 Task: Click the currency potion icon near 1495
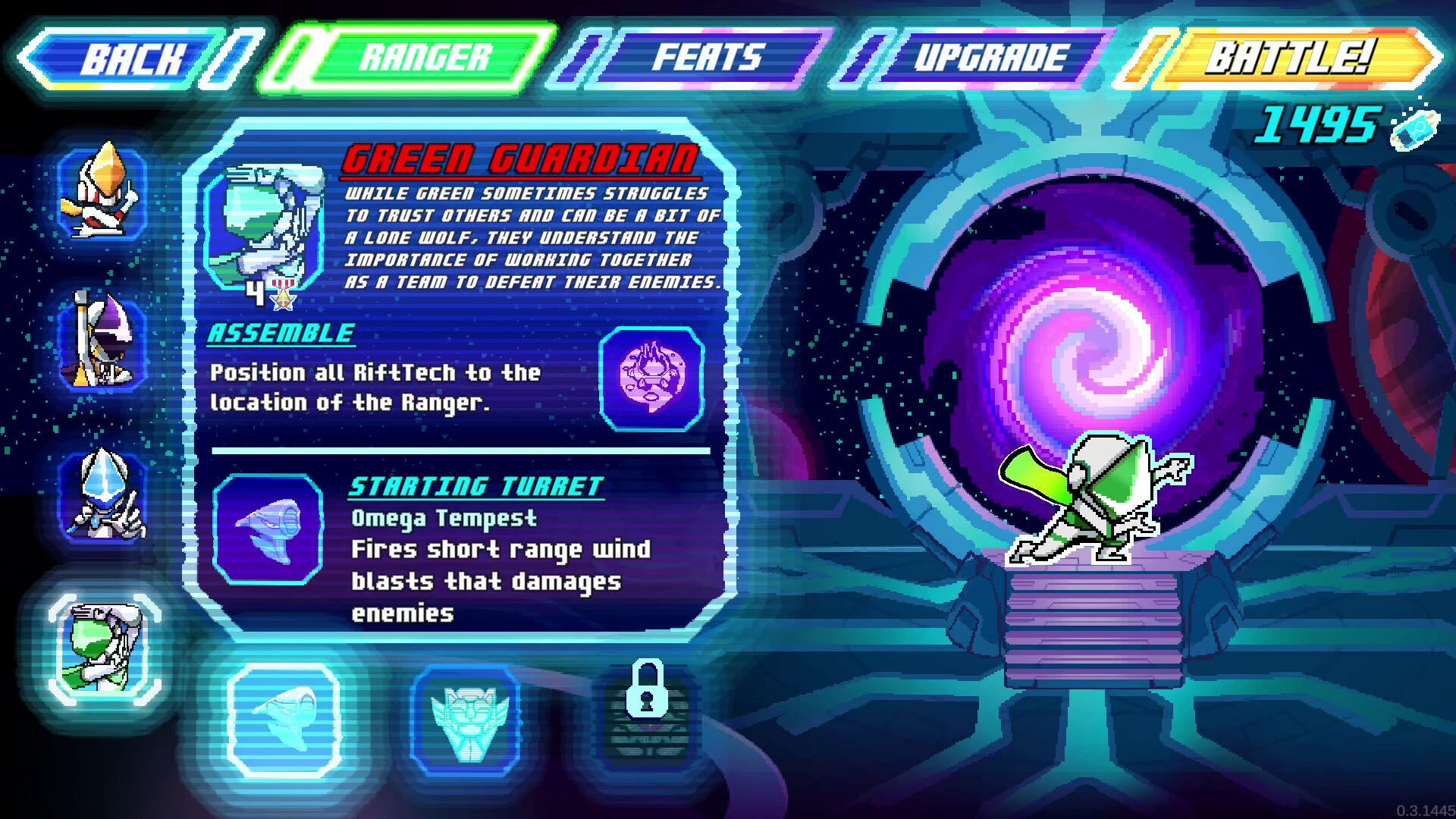coord(1414,129)
